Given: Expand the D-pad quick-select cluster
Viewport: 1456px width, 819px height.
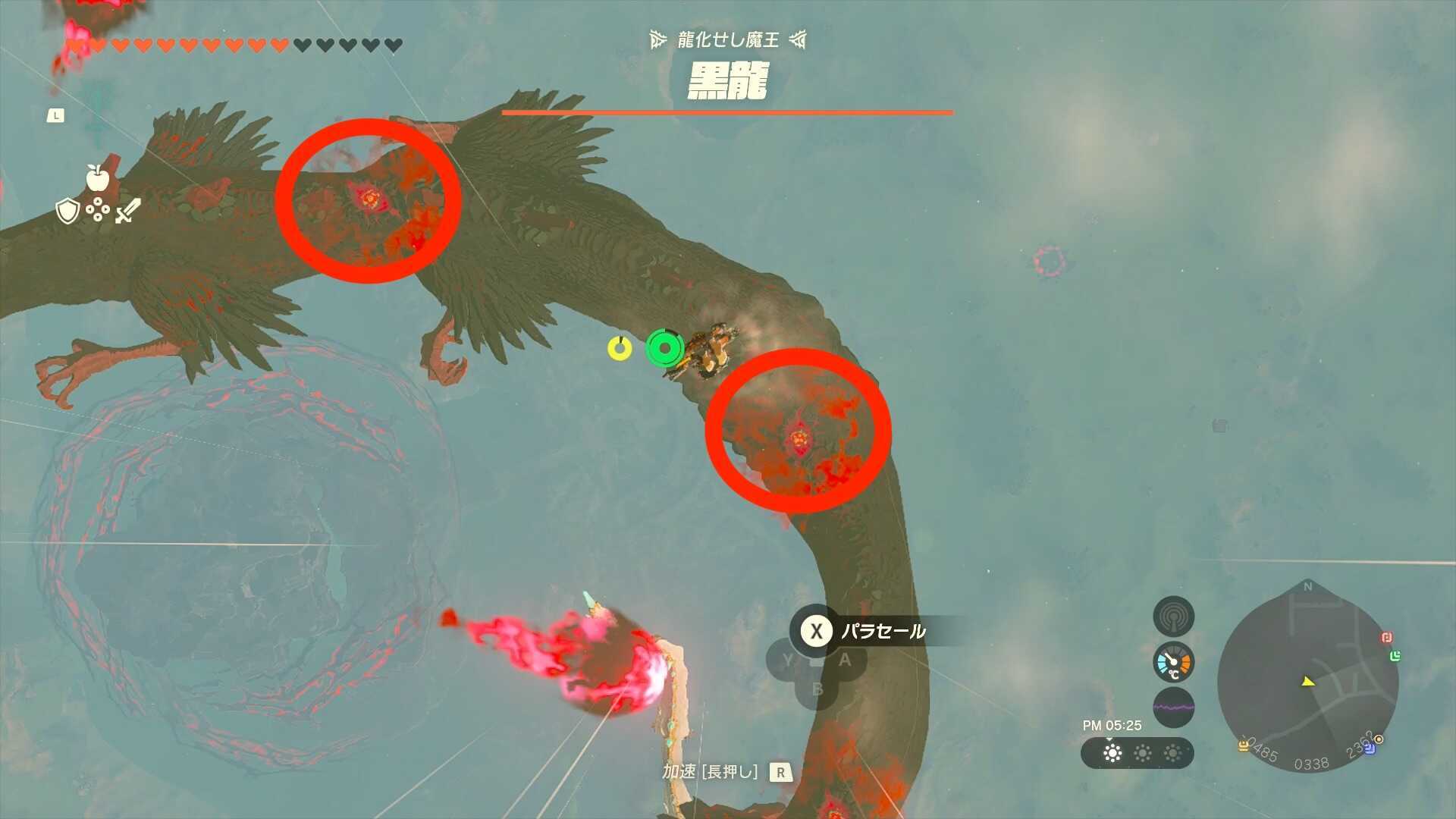Looking at the screenshot, I should [98, 209].
